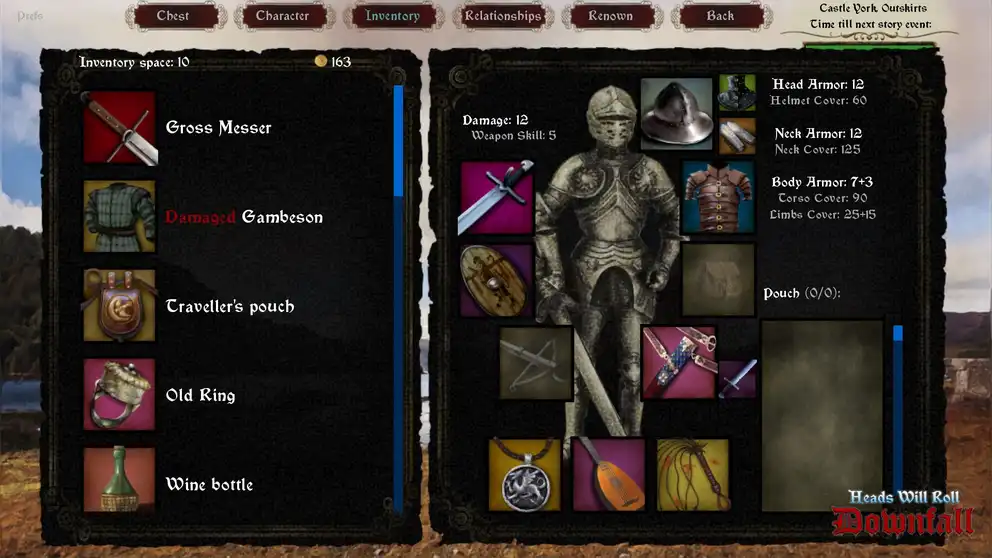Image resolution: width=992 pixels, height=558 pixels.
Task: Open the Relationships tab
Action: [503, 16]
